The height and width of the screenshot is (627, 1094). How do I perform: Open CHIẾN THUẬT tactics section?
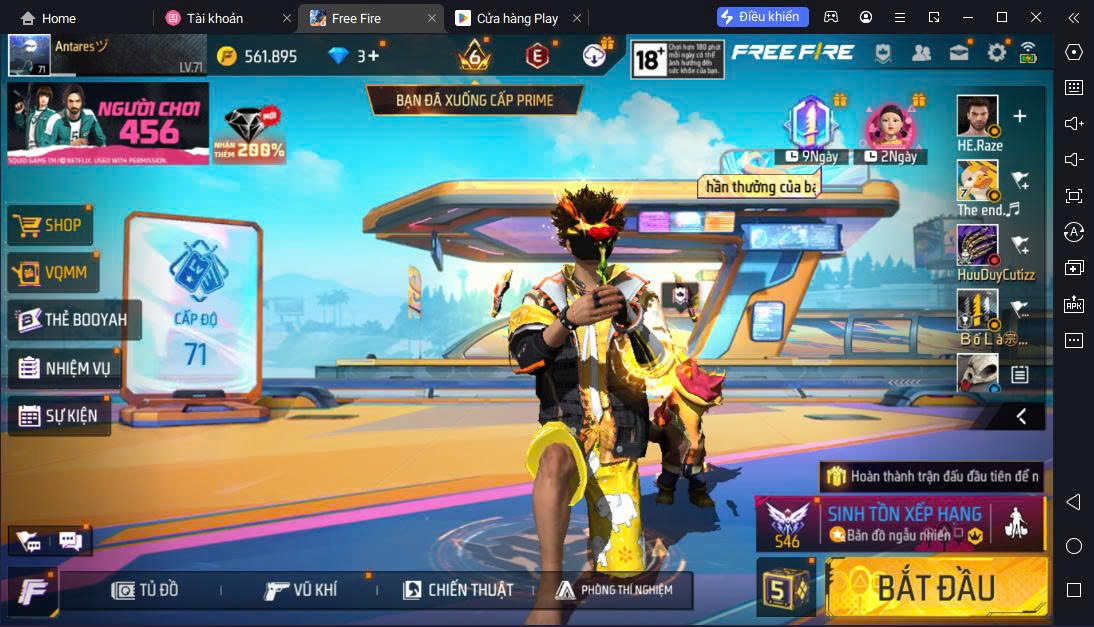point(458,590)
